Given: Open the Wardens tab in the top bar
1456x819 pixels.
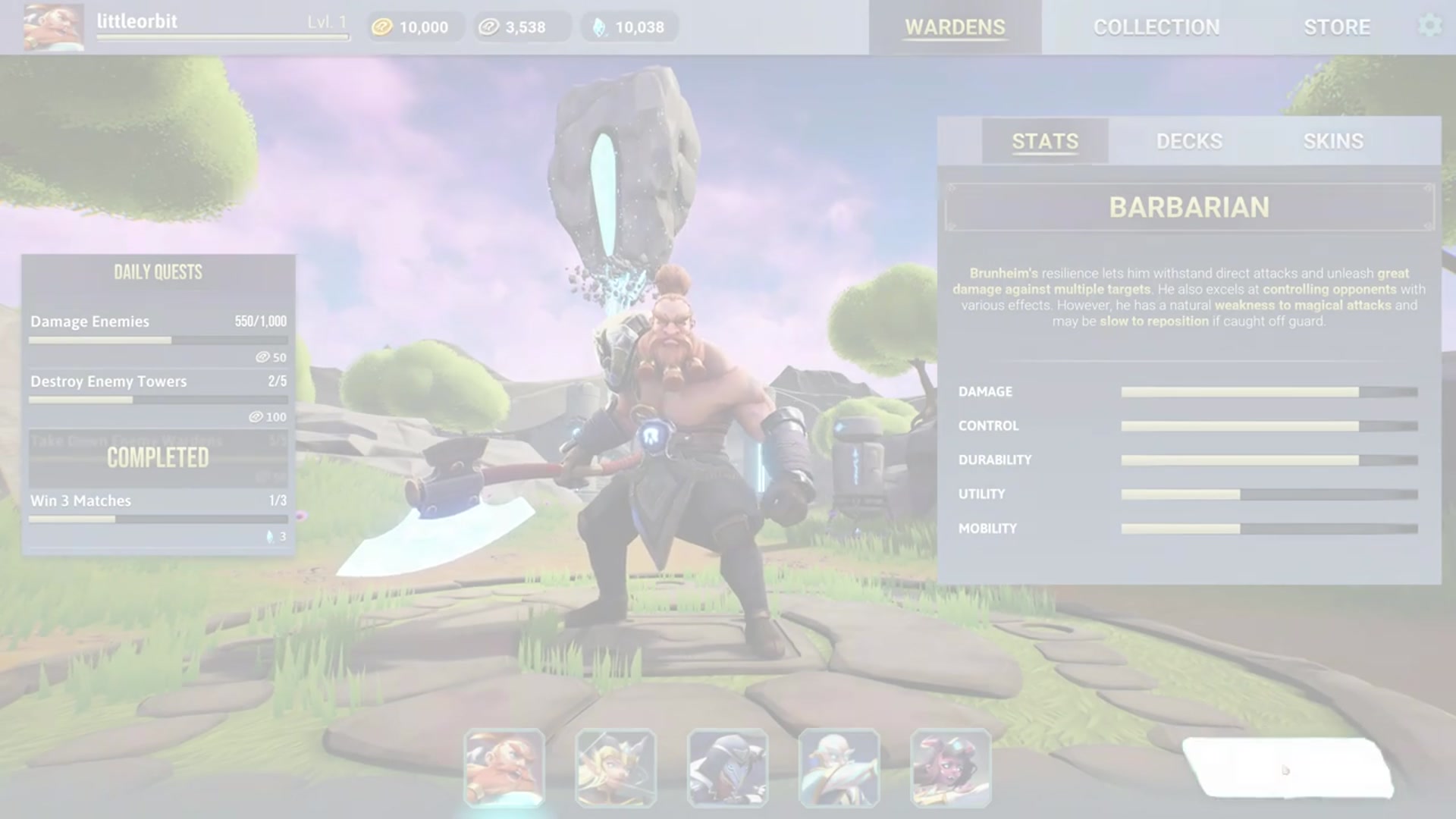Looking at the screenshot, I should pyautogui.click(x=955, y=27).
